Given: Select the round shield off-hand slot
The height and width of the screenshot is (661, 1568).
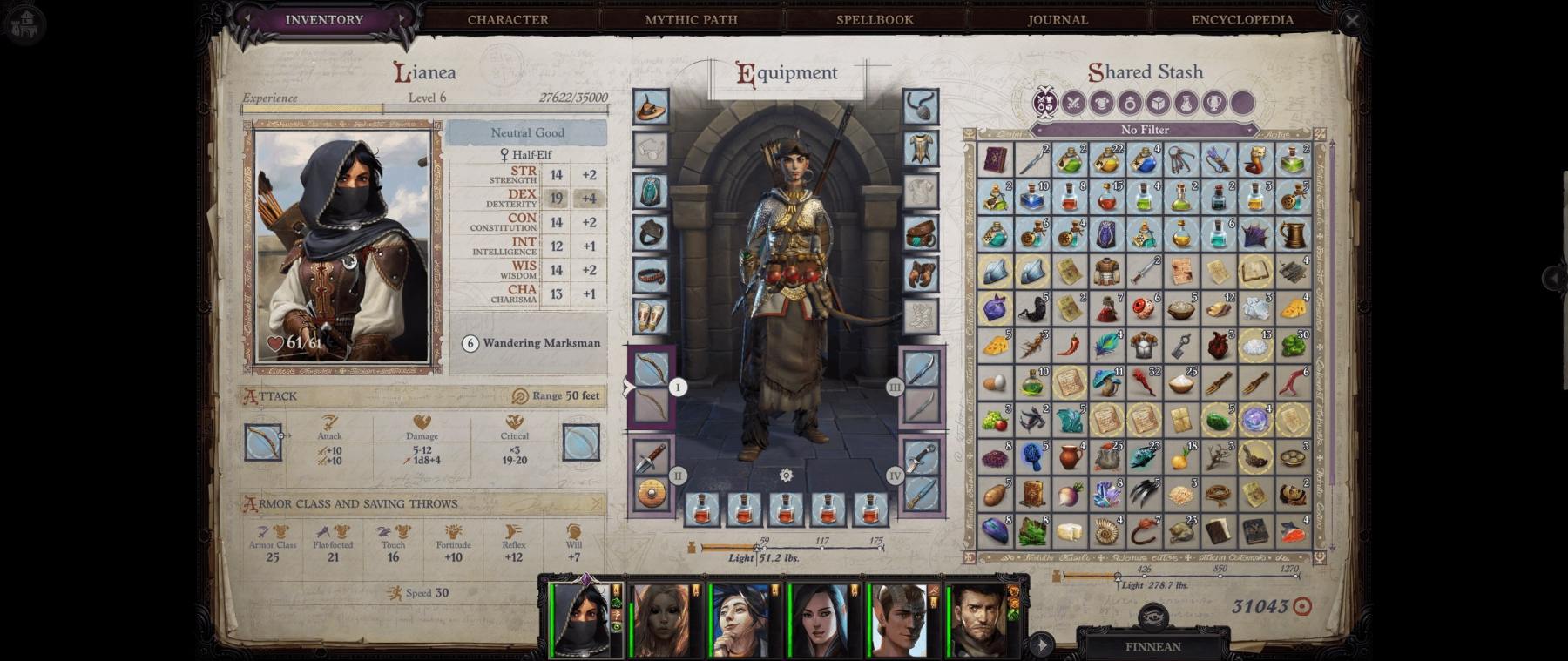Looking at the screenshot, I should pos(651,495).
